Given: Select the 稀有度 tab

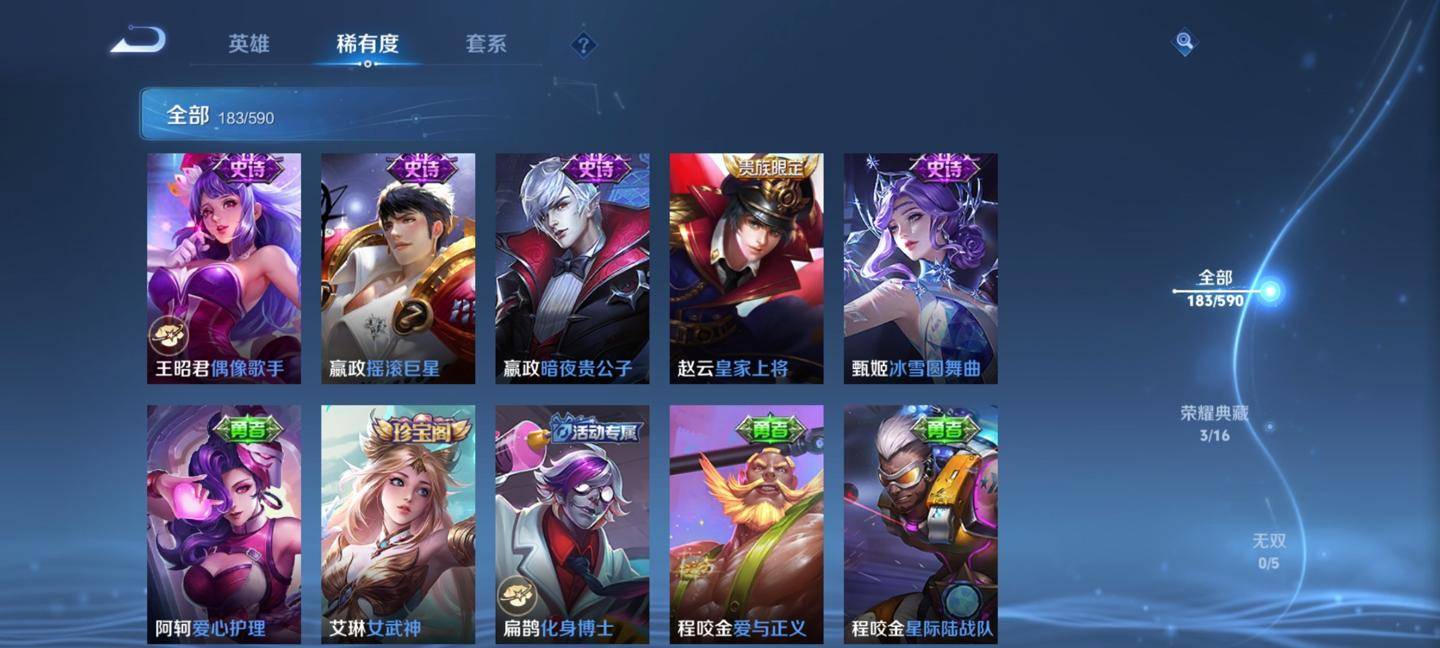Looking at the screenshot, I should [x=367, y=44].
